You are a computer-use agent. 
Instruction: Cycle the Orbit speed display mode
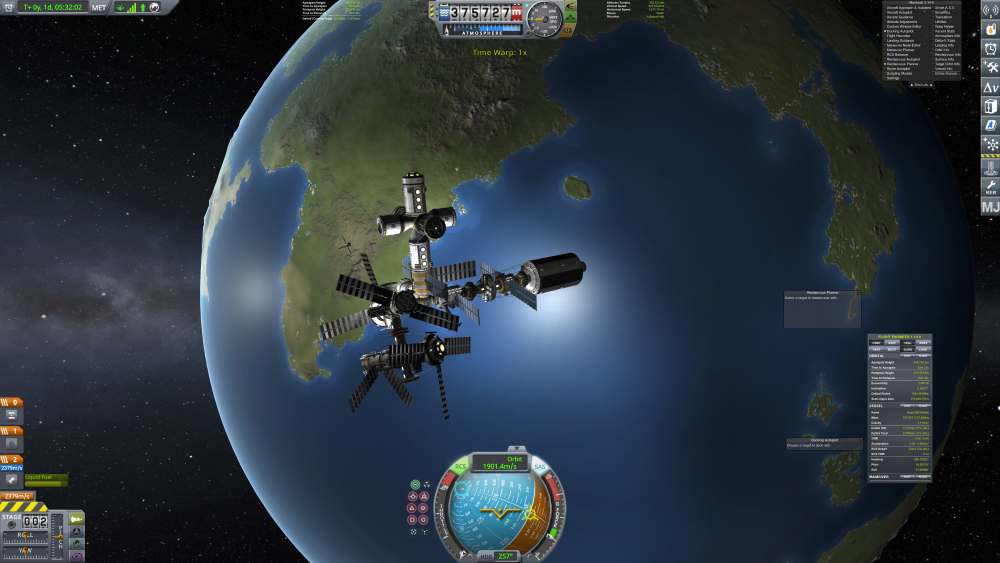click(x=502, y=461)
